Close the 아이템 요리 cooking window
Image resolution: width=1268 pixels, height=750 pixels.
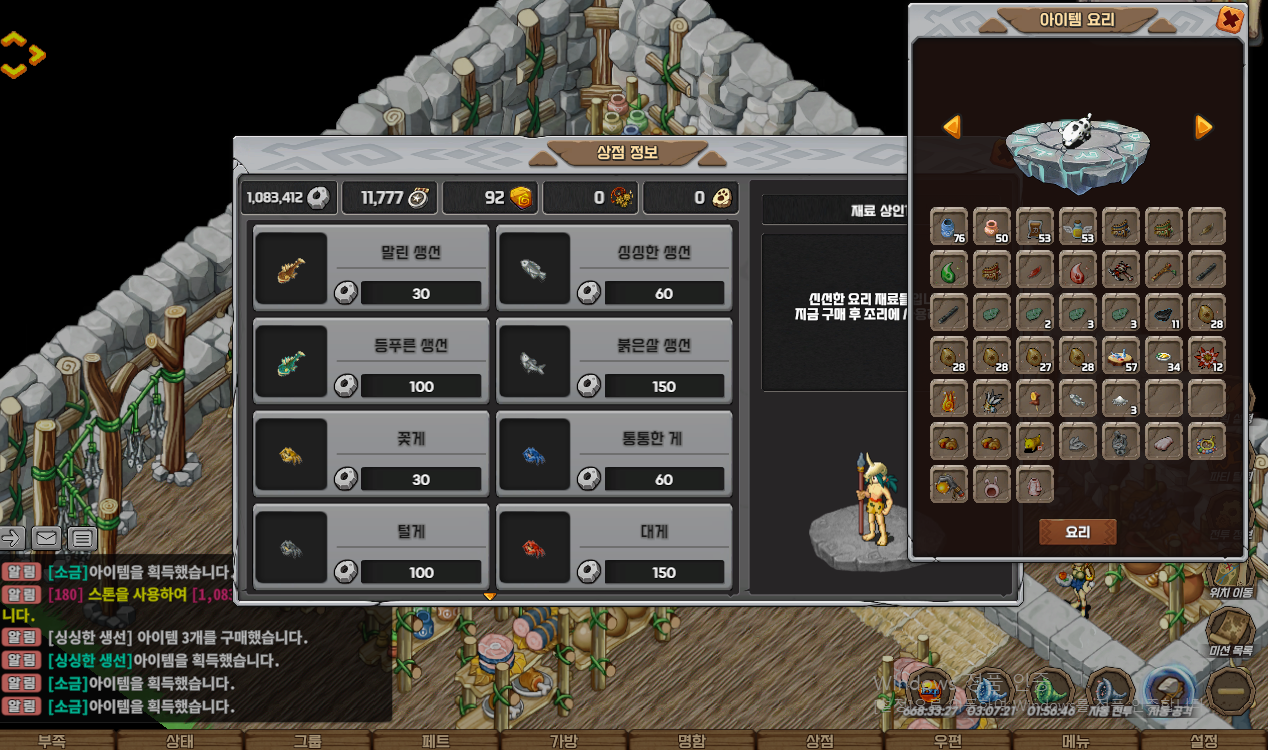click(1230, 19)
